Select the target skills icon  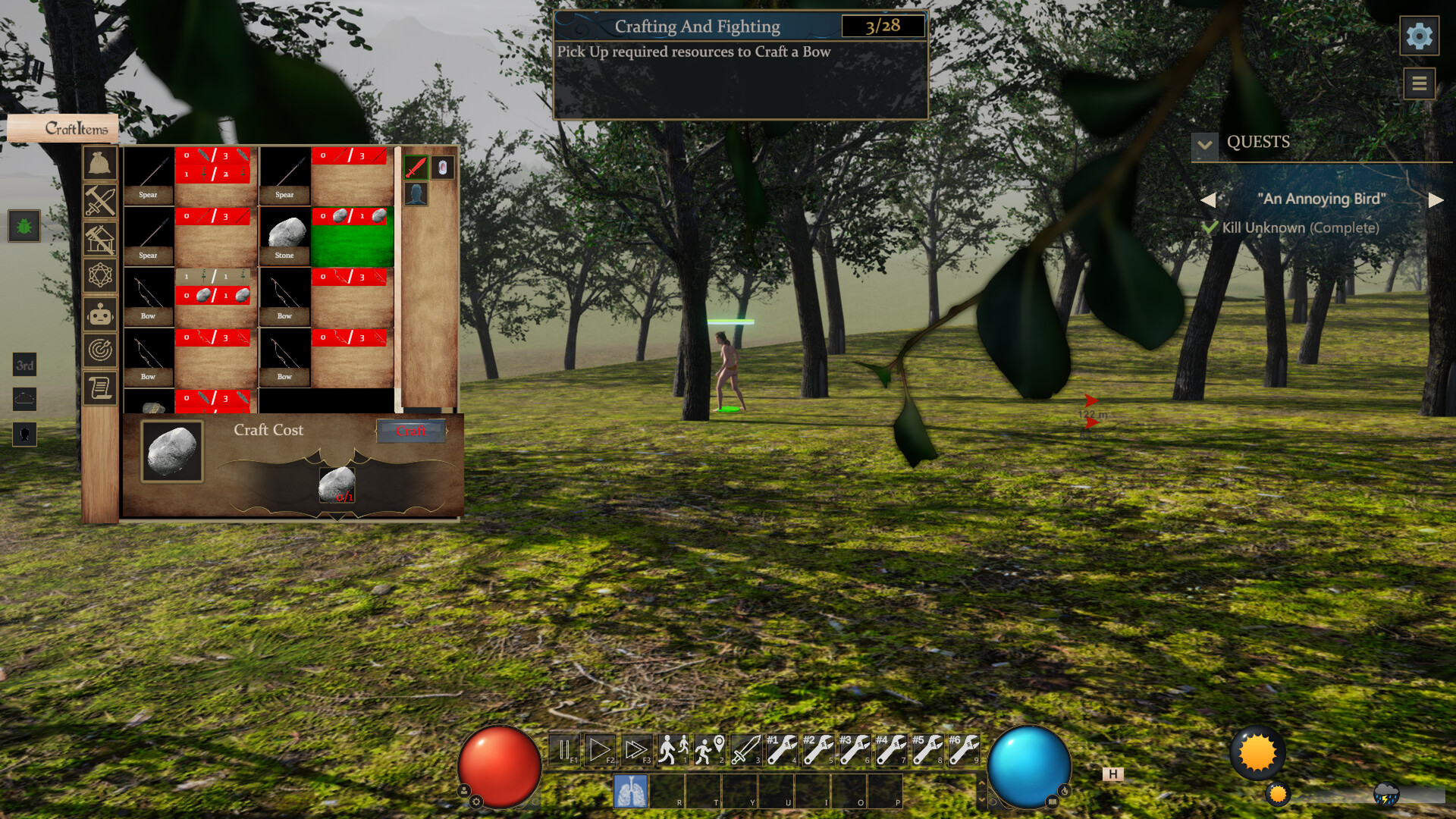[101, 351]
